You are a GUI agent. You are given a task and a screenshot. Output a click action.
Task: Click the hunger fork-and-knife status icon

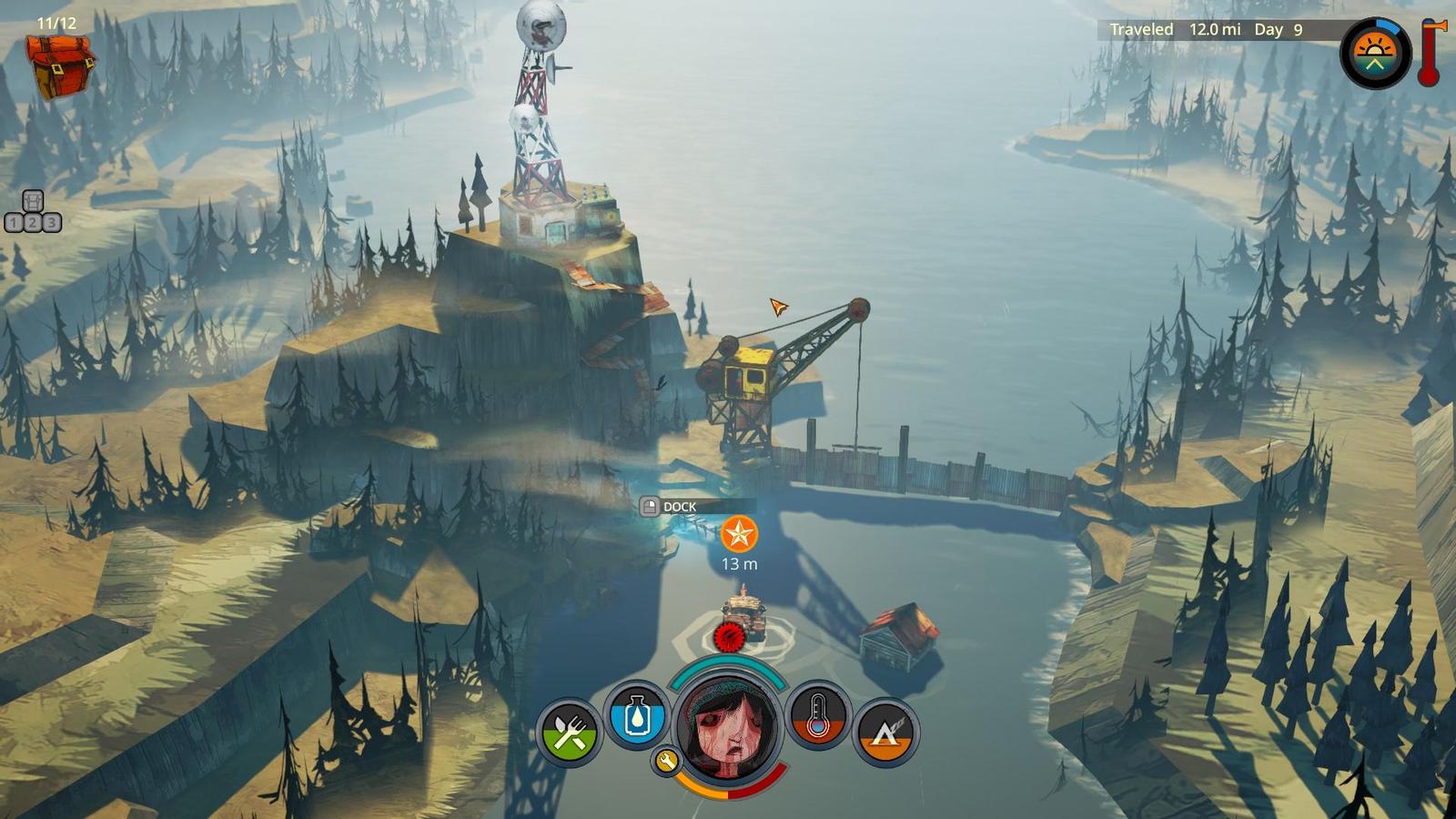(570, 732)
